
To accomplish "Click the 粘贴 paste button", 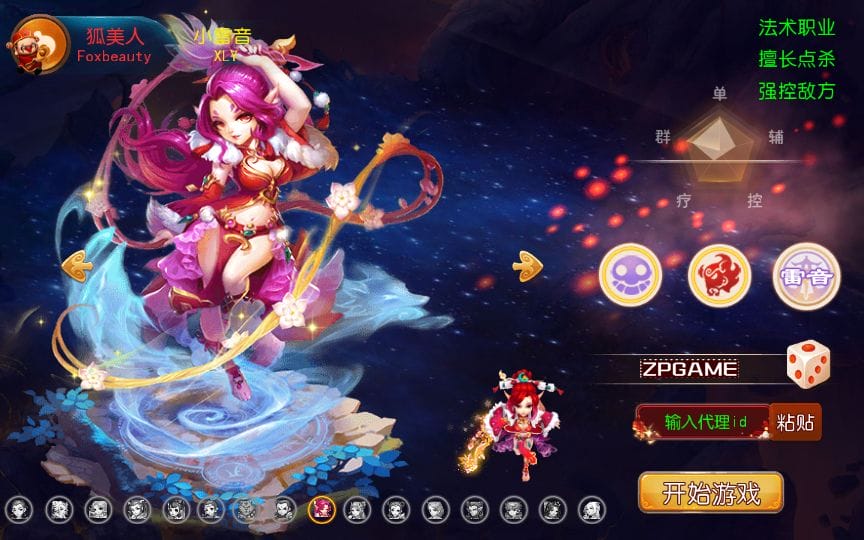I will [x=796, y=422].
